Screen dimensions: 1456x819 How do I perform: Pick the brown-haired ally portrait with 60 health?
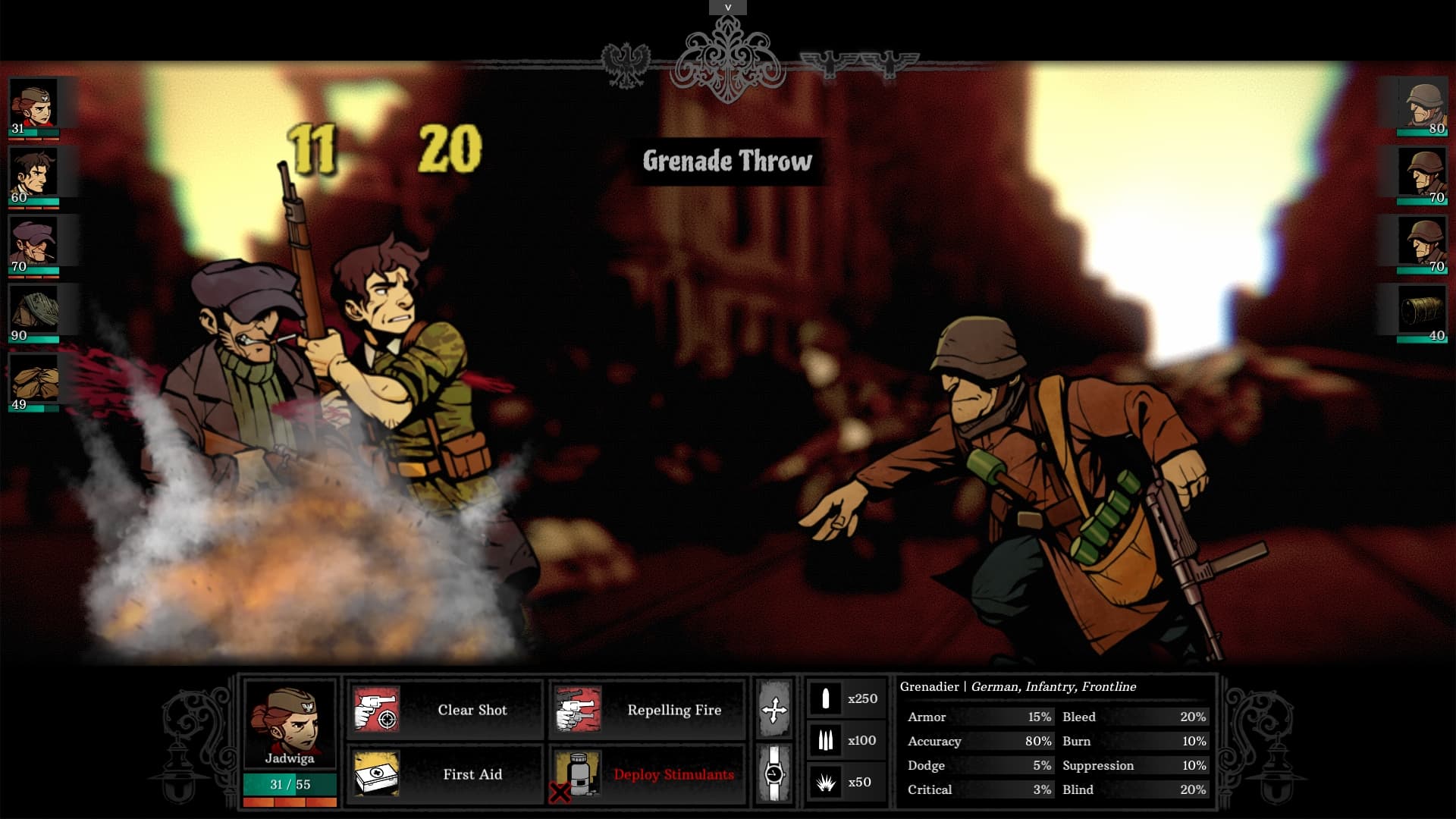pyautogui.click(x=34, y=174)
